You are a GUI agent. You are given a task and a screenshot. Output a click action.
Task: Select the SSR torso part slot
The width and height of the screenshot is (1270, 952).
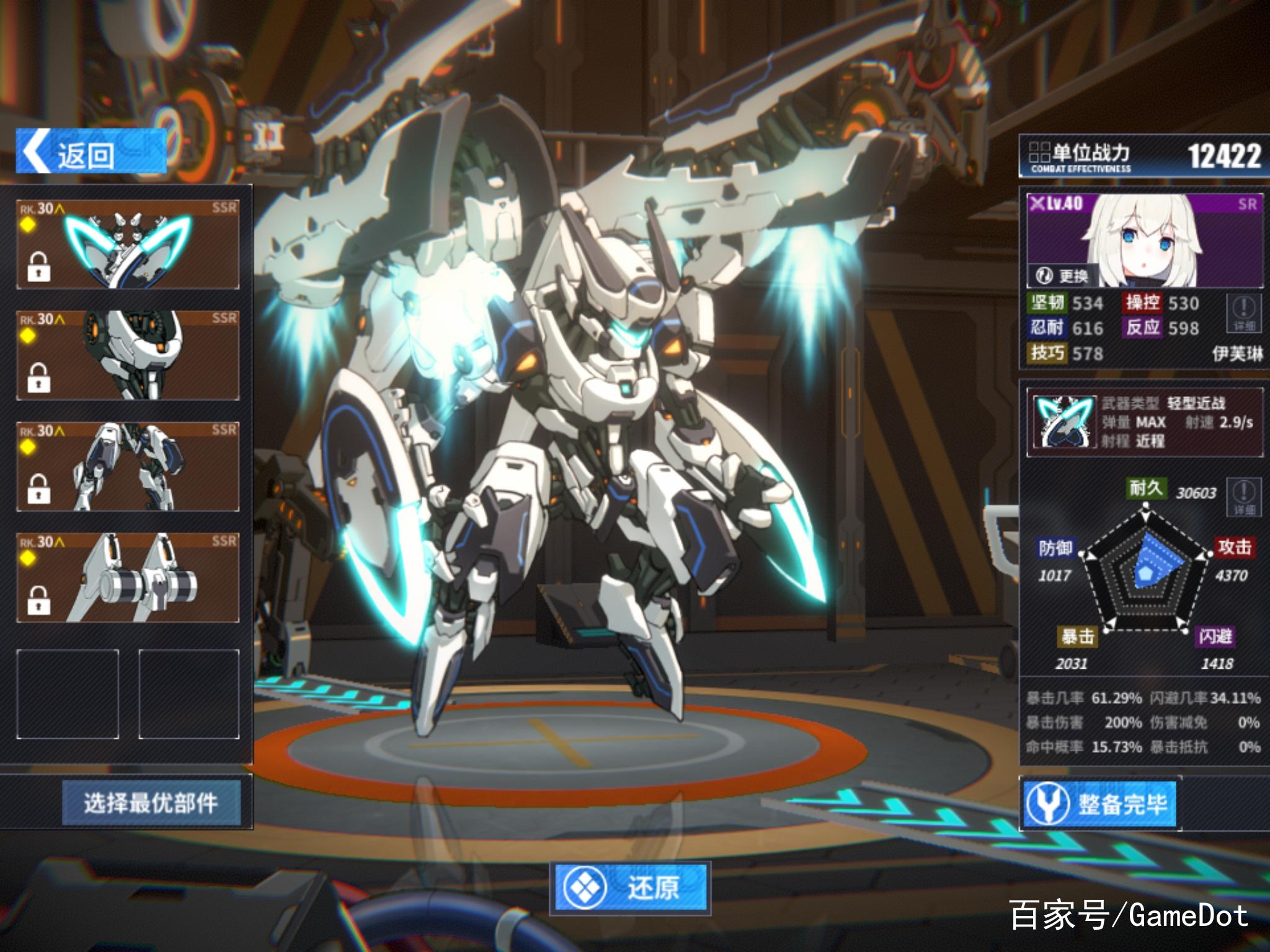128,355
